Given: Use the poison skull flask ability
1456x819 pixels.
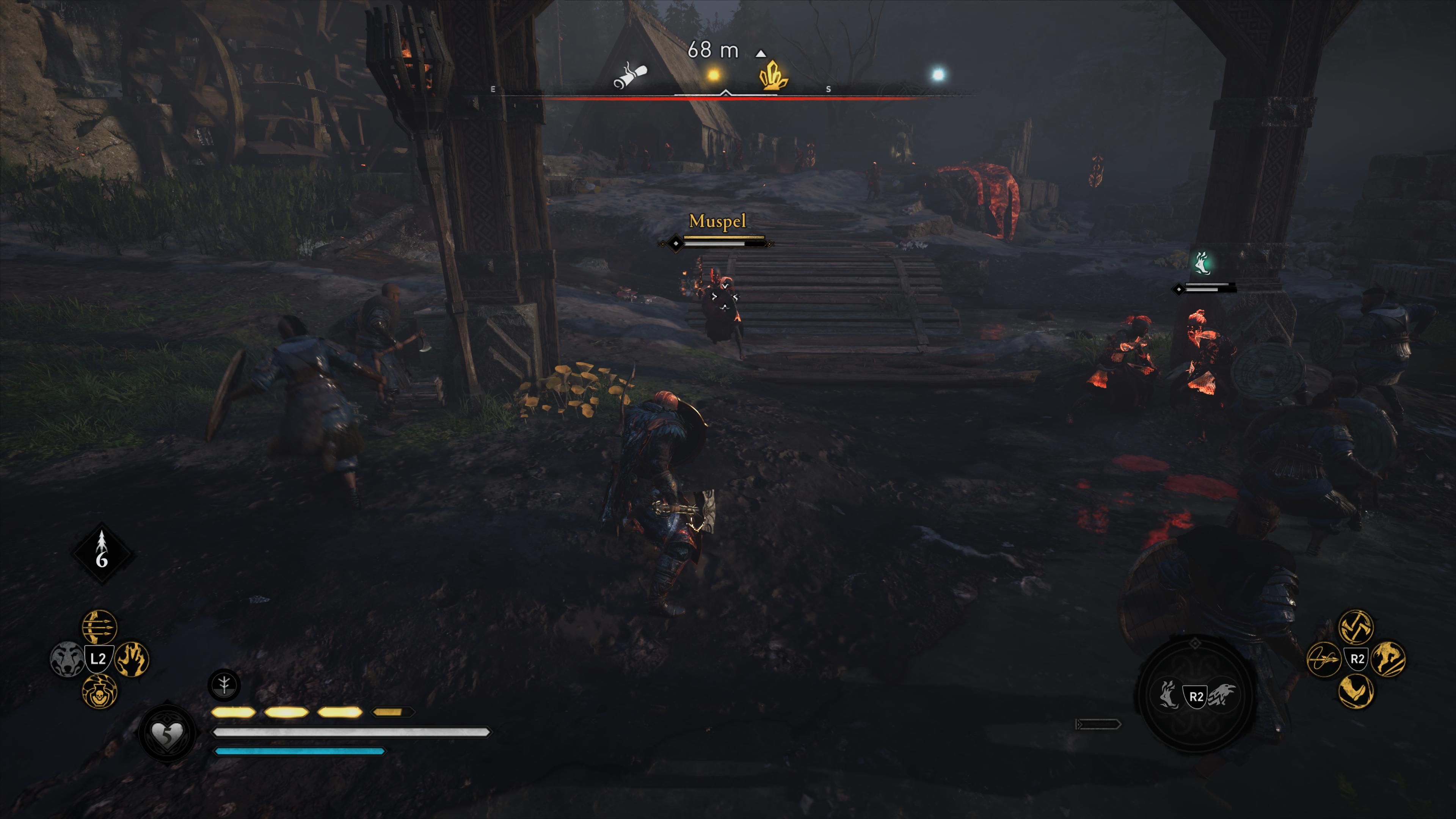Looking at the screenshot, I should point(99,691).
